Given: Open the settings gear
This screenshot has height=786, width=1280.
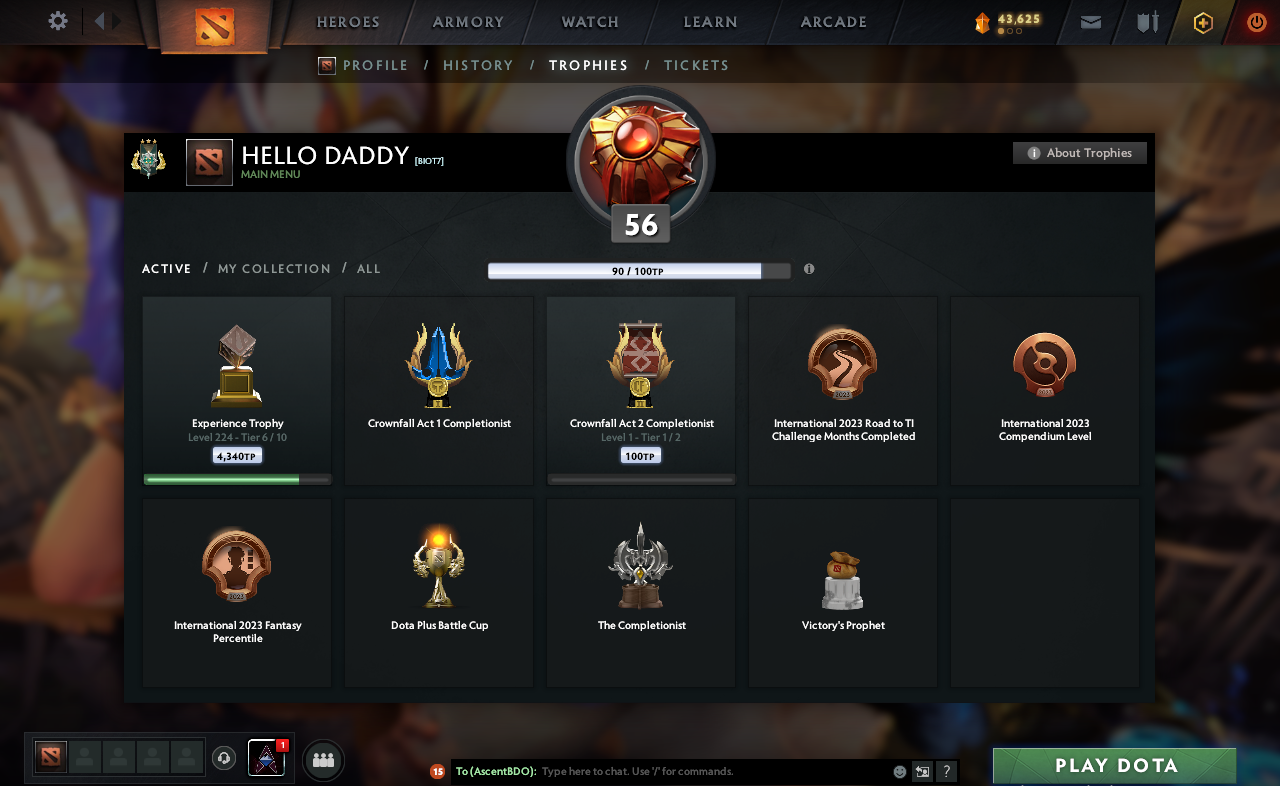Looking at the screenshot, I should click(57, 20).
